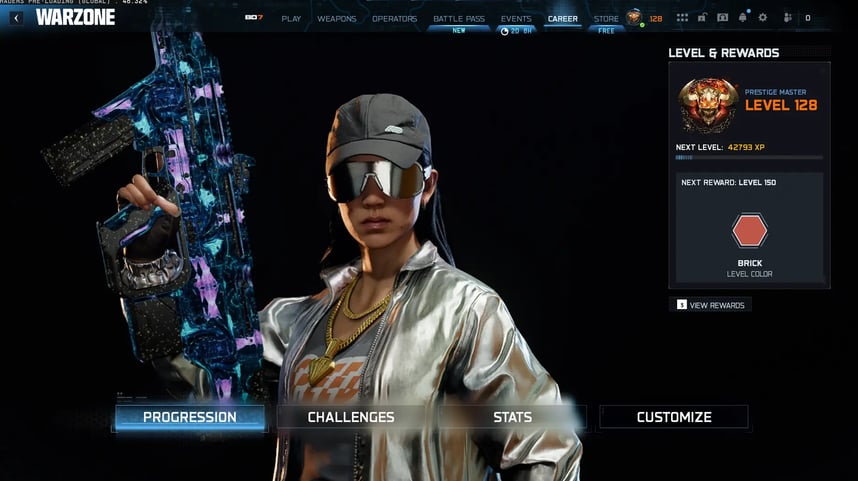858x481 pixels.
Task: Open the Challenges section
Action: pyautogui.click(x=351, y=417)
